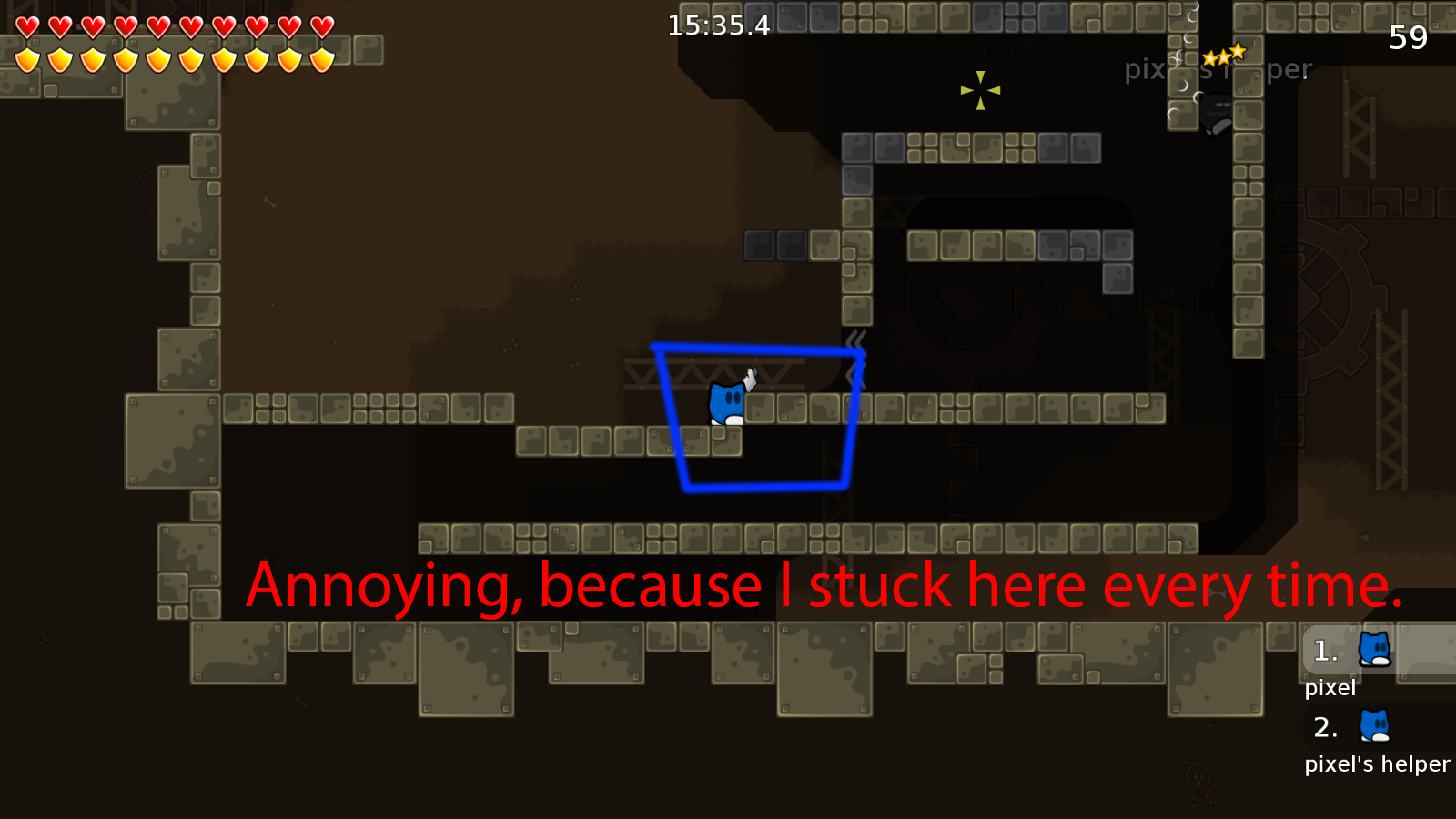Select the gold stars above pixel's helper nametag
The height and width of the screenshot is (819, 1456).
click(1224, 55)
